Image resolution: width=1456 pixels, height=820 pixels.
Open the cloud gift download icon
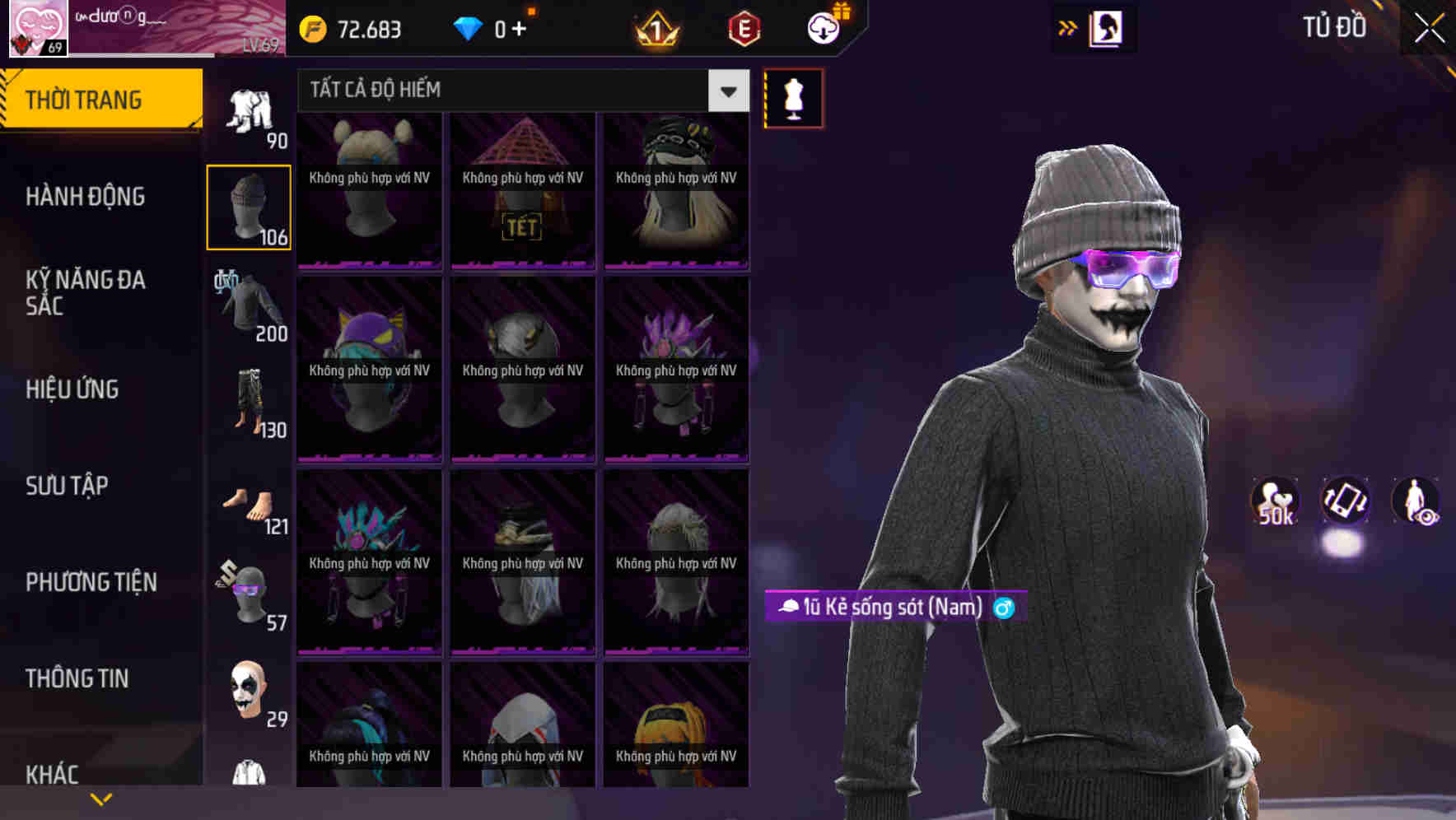tap(823, 27)
